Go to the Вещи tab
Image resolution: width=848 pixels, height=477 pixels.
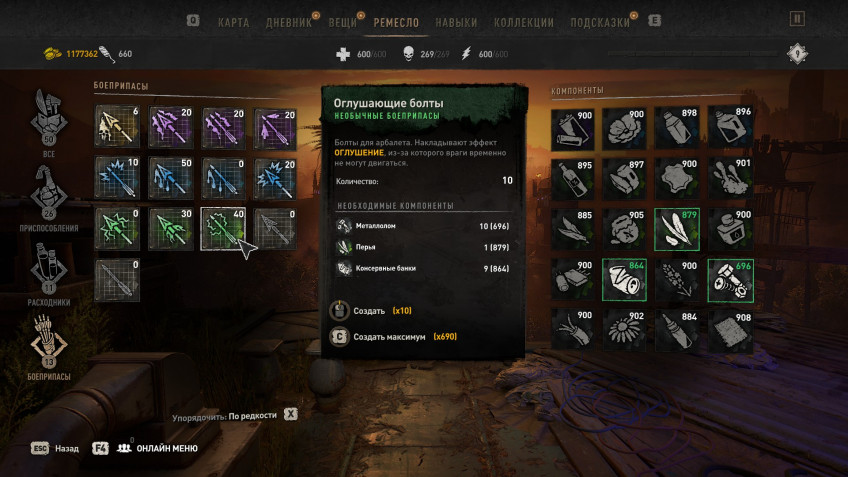(343, 22)
